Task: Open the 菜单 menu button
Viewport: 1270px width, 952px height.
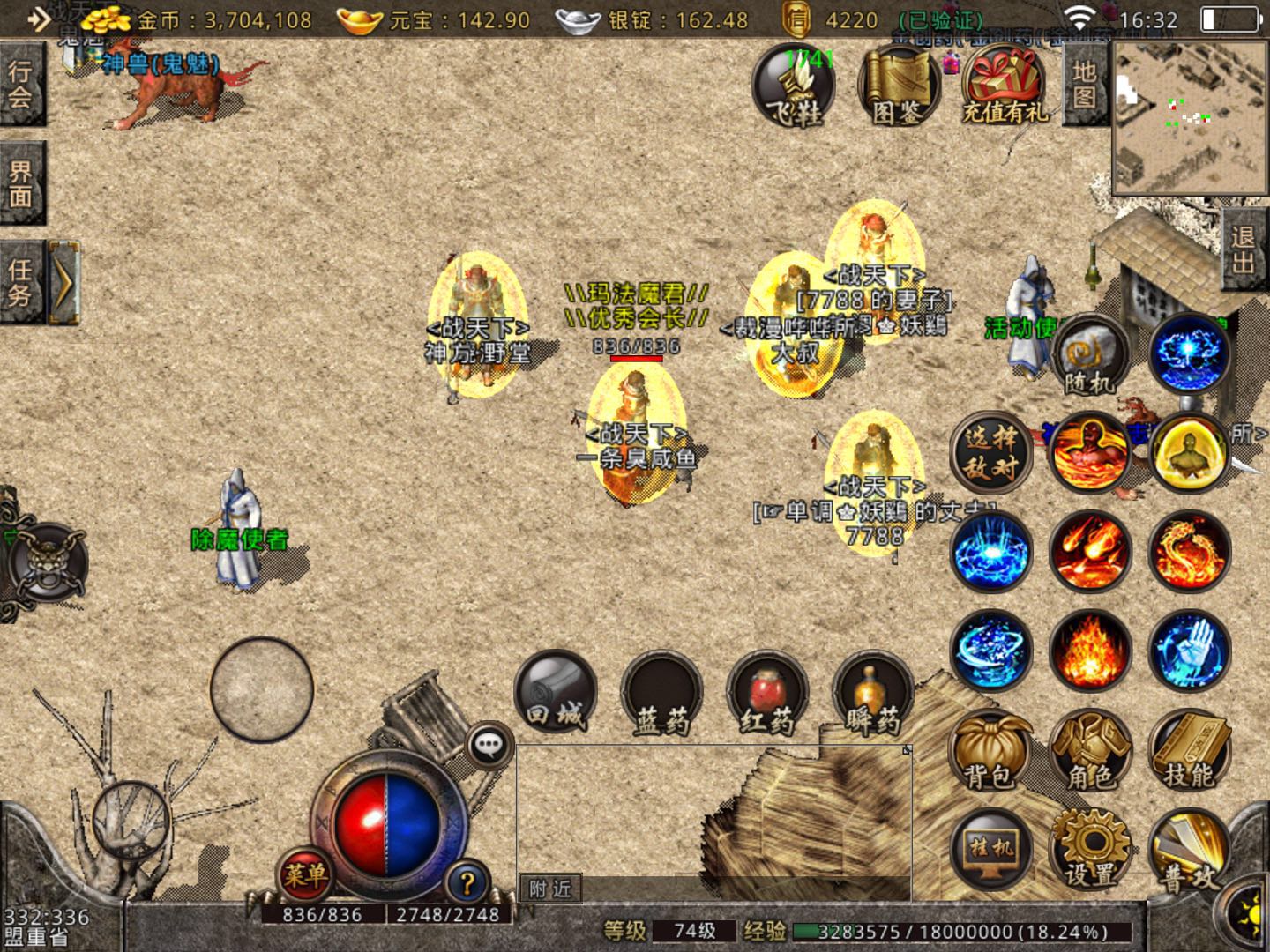Action: (x=304, y=874)
